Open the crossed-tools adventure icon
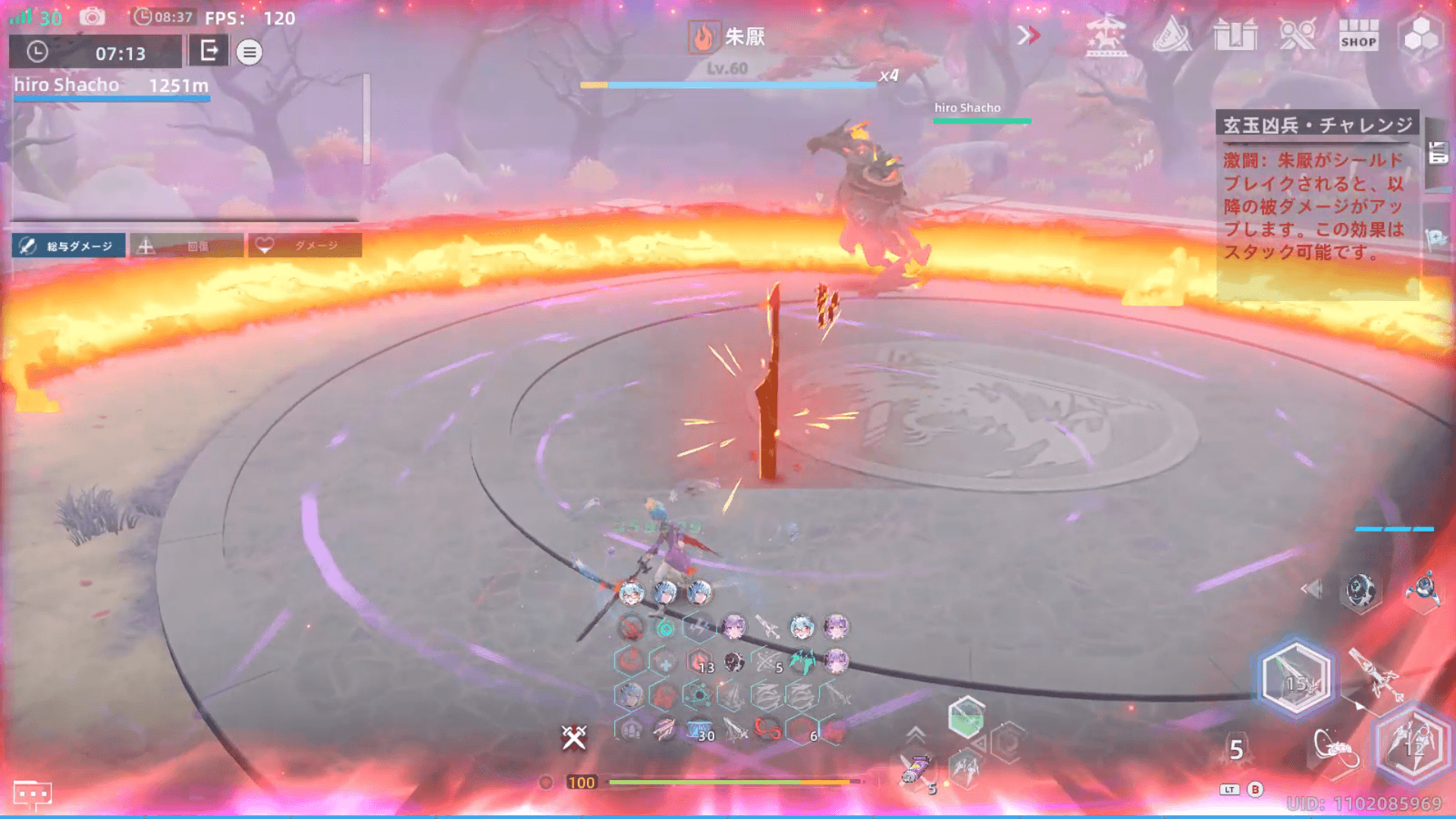The height and width of the screenshot is (819, 1456). (x=1297, y=35)
